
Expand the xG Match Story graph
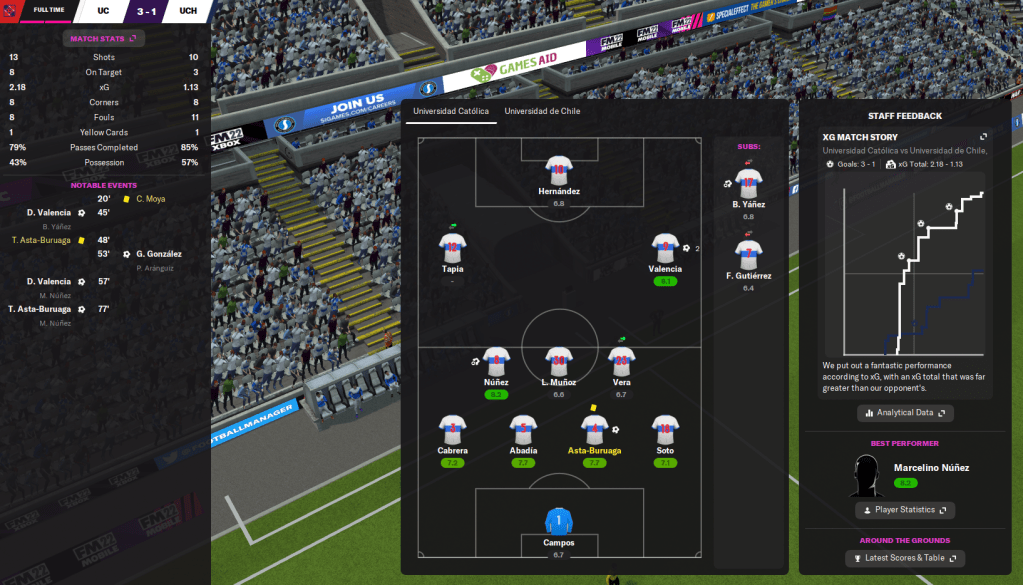tap(983, 137)
